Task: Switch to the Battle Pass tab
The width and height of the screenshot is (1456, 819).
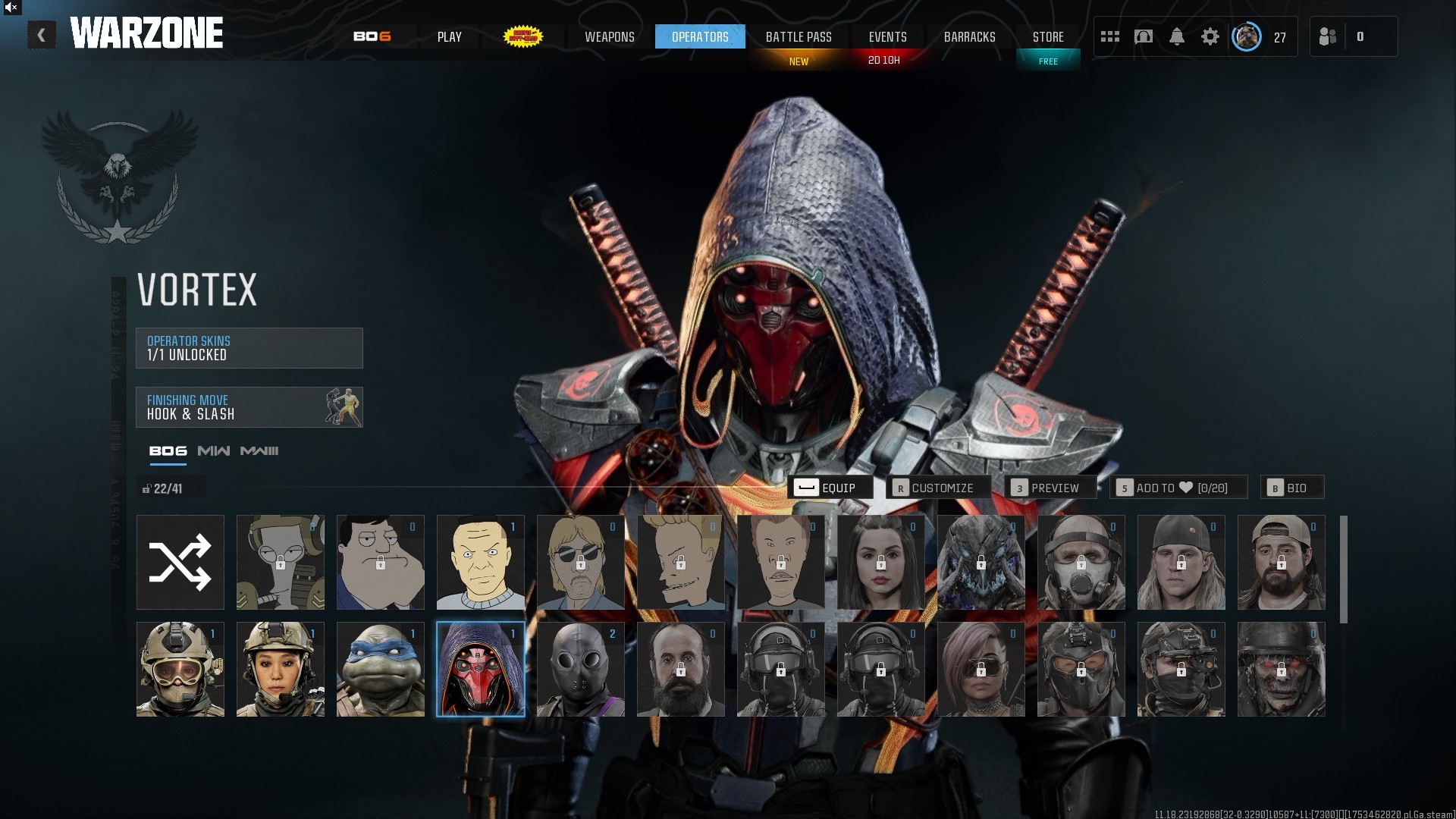Action: point(799,36)
